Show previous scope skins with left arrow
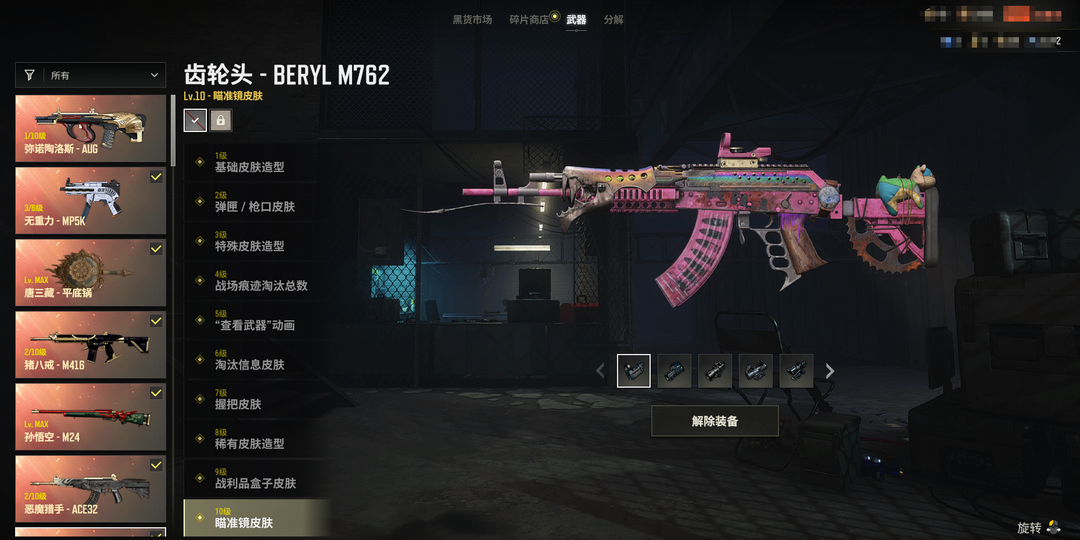This screenshot has height=540, width=1080. [x=601, y=371]
